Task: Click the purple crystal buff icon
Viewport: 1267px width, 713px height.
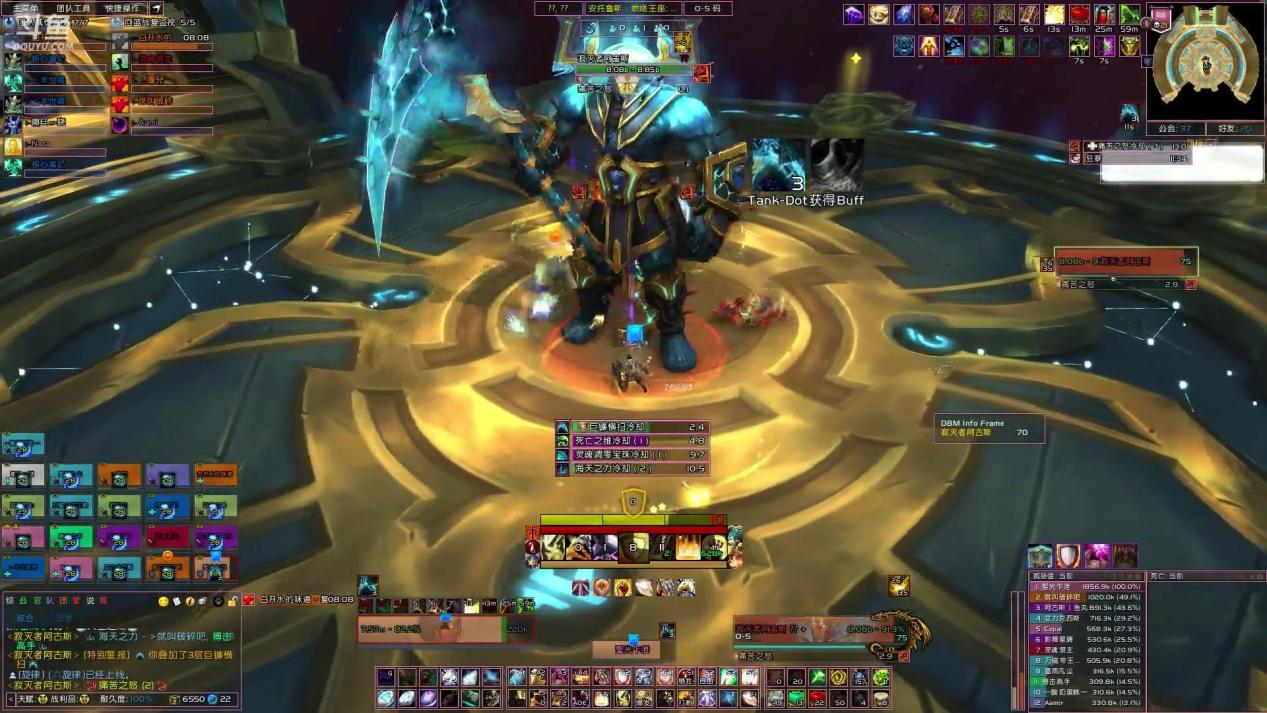Action: [853, 15]
